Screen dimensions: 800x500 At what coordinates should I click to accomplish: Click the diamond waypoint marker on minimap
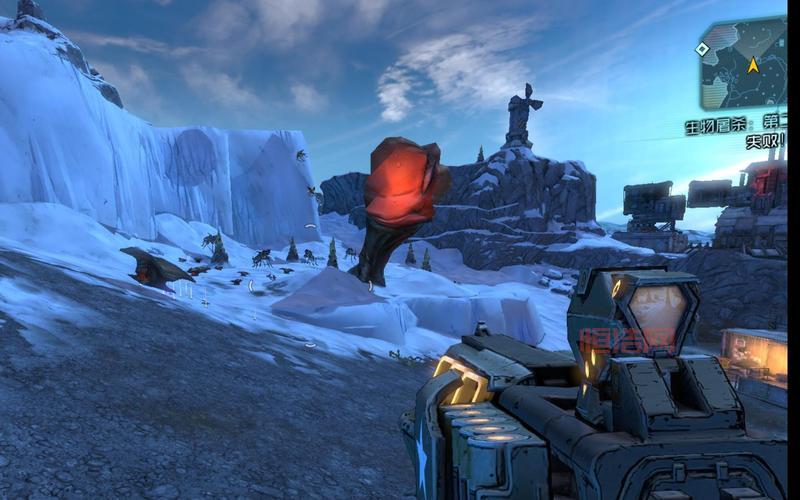point(703,49)
